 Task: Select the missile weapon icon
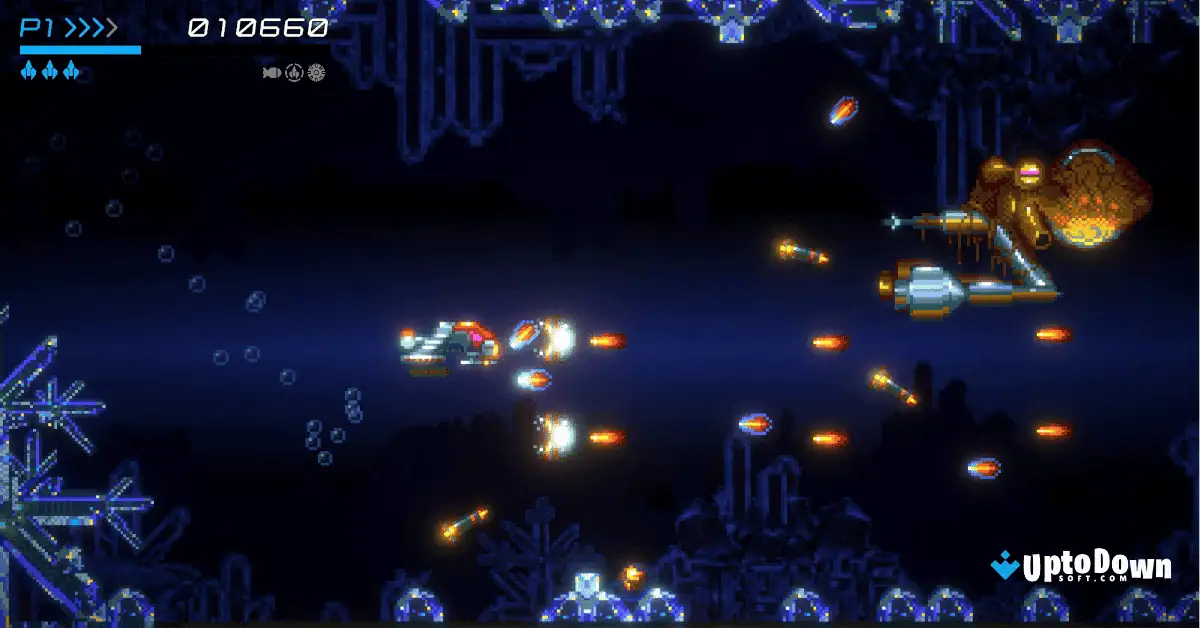[271, 72]
